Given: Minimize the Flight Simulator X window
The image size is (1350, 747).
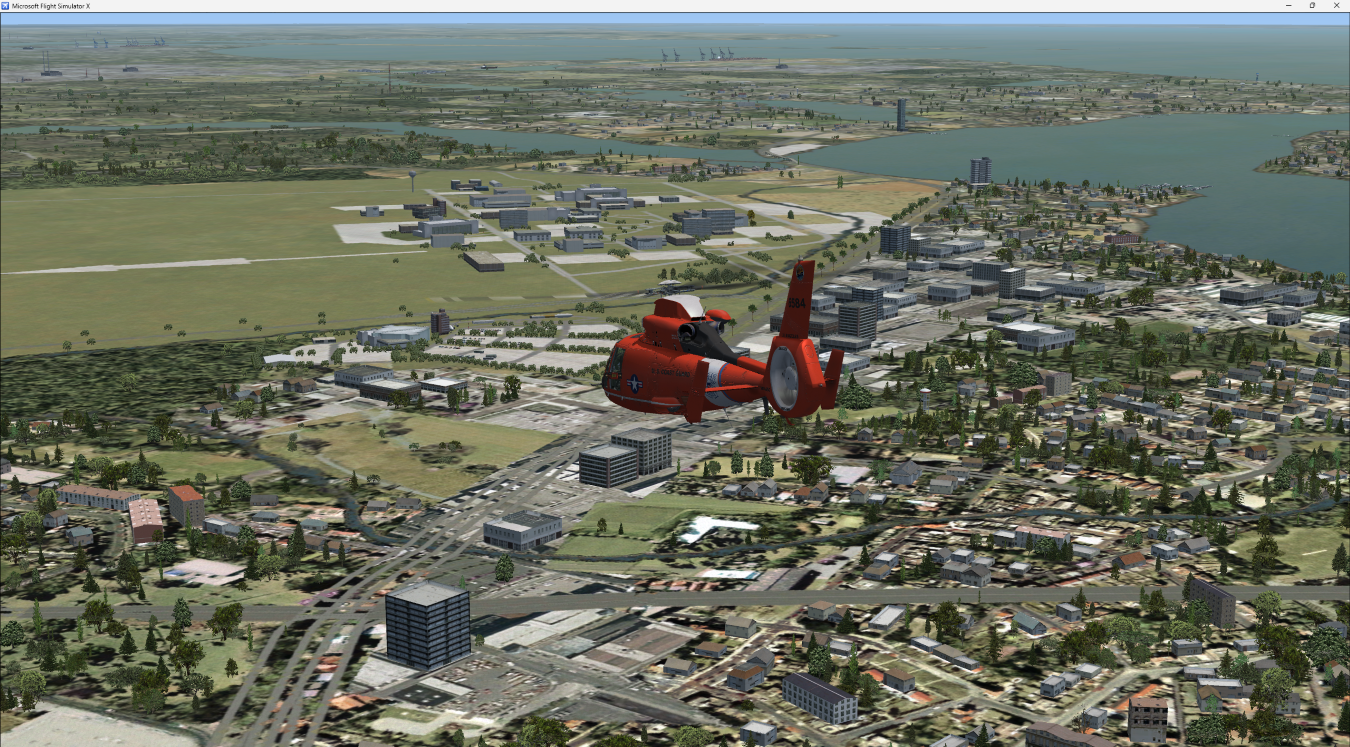Looking at the screenshot, I should (x=1289, y=6).
